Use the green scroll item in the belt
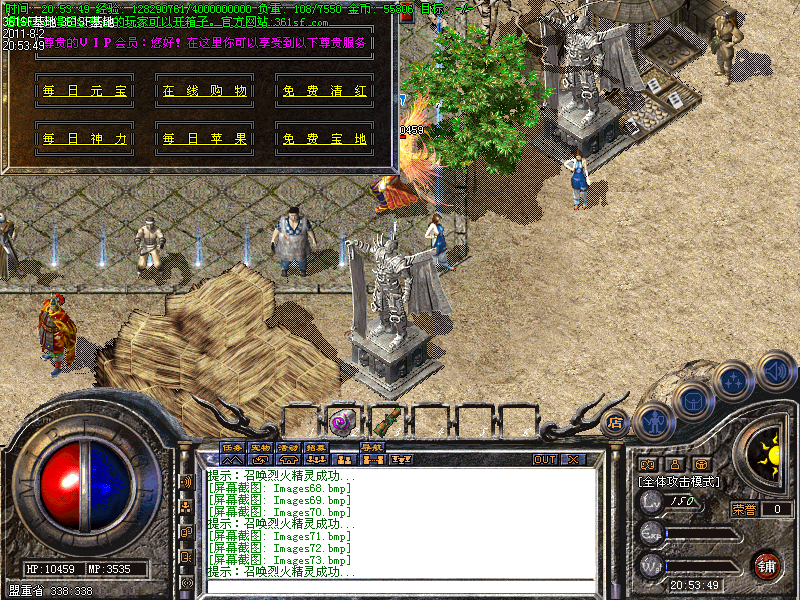Viewport: 800px width, 600px height. [x=386, y=421]
